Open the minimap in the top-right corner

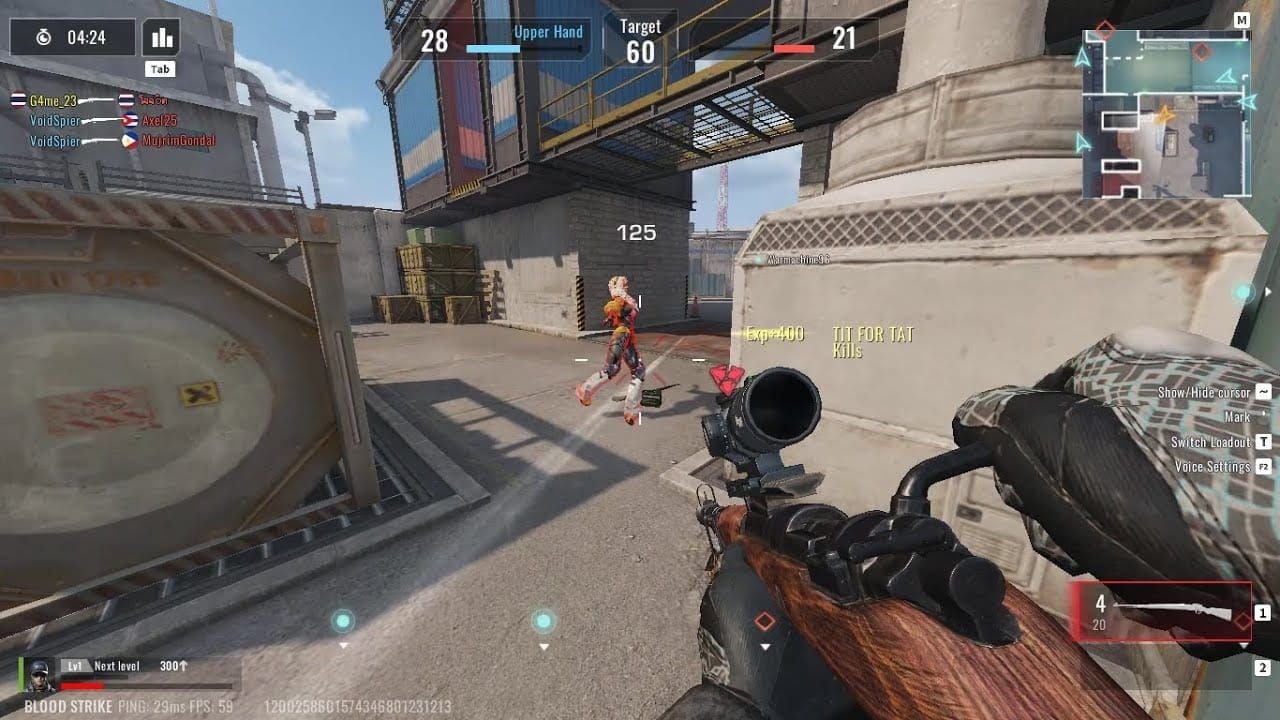[1166, 105]
